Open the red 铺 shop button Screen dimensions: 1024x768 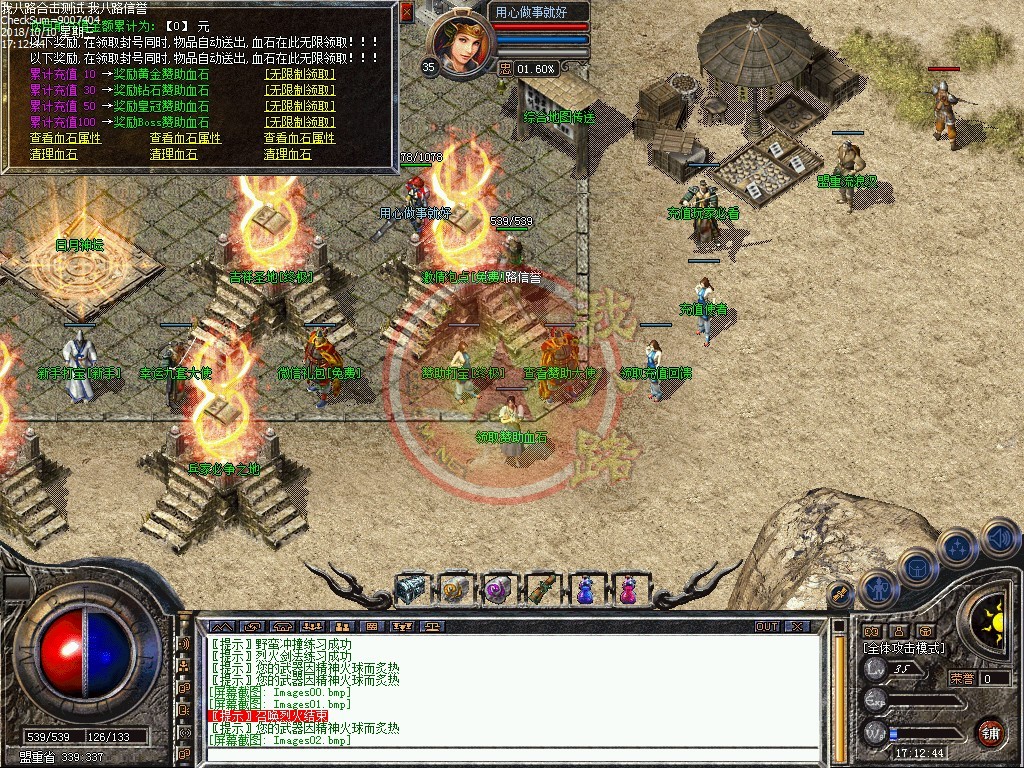[x=990, y=731]
